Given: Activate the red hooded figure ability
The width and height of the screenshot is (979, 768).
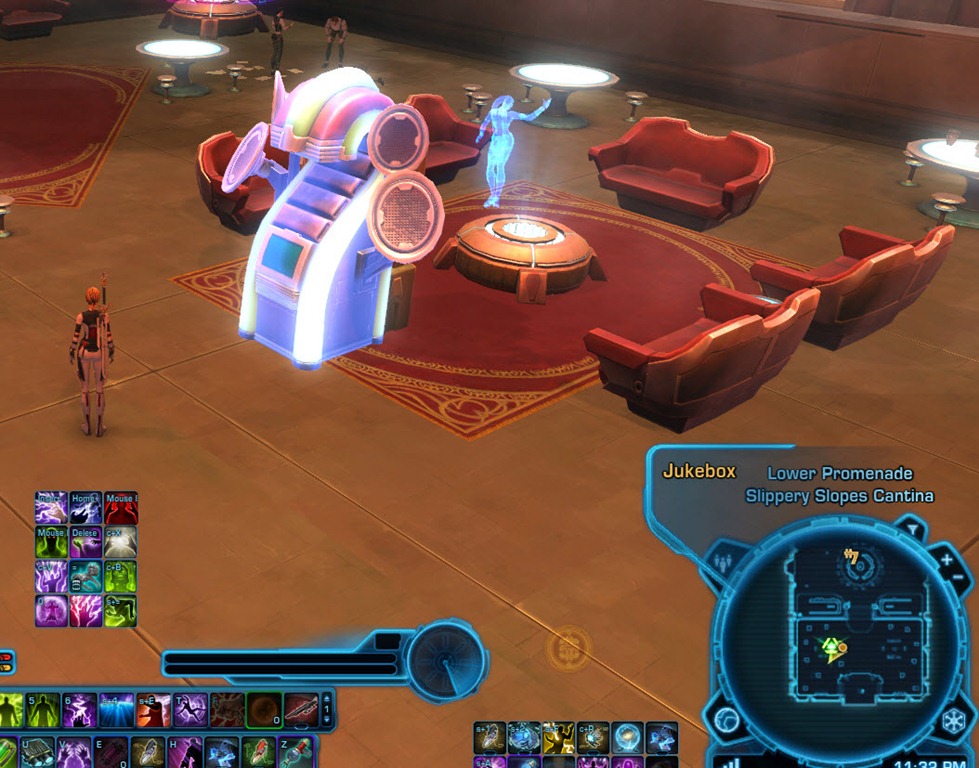Looking at the screenshot, I should tap(120, 508).
